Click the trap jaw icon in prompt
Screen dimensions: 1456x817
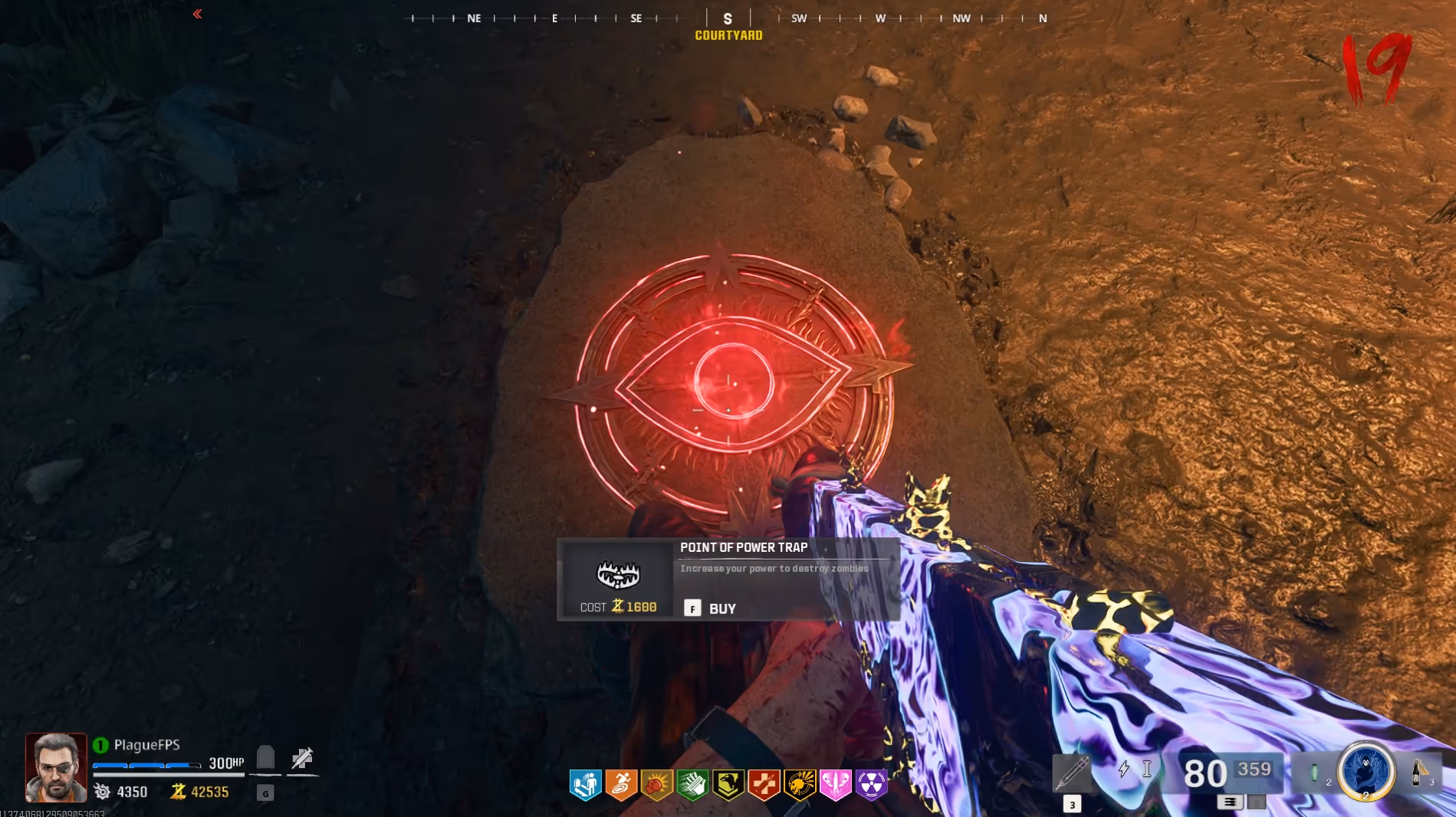[x=618, y=574]
